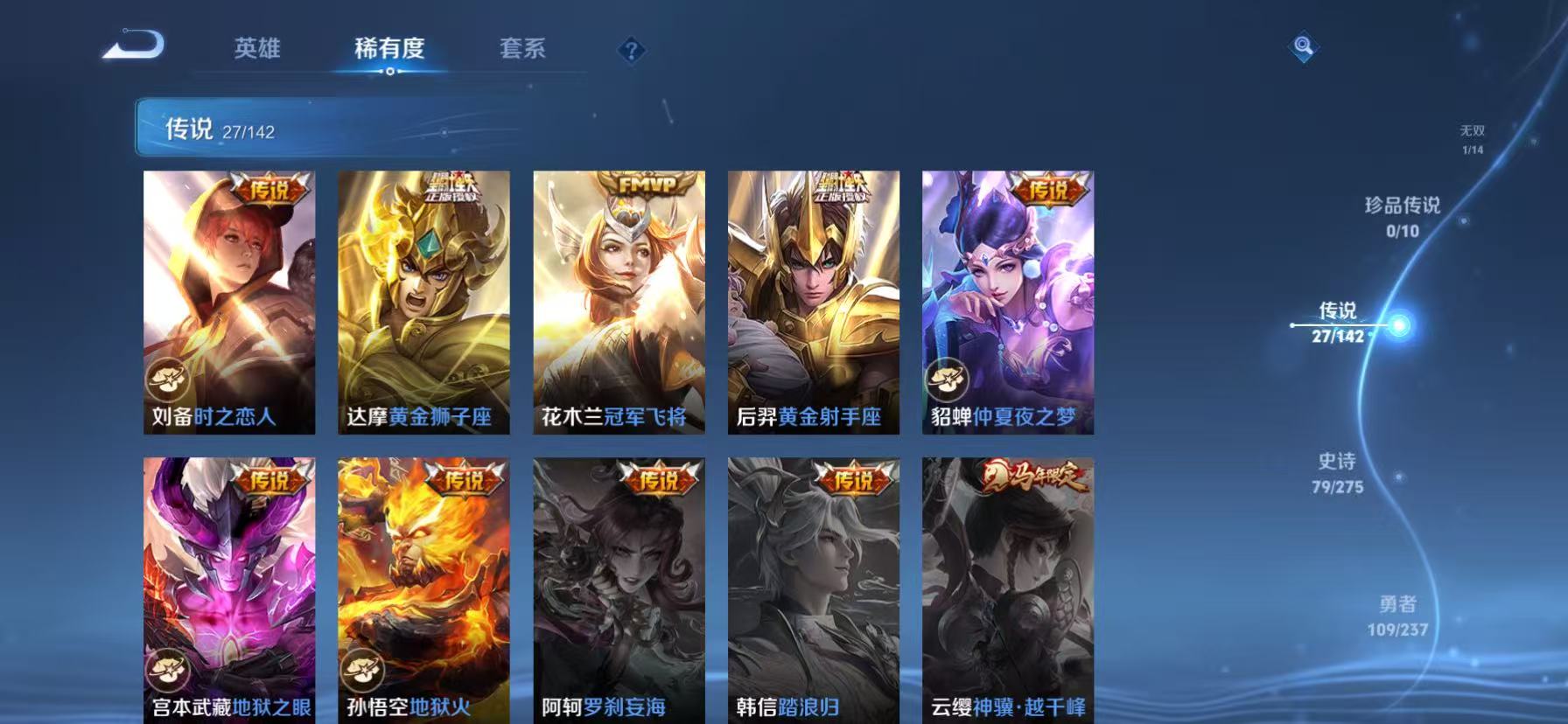
Task: Select the 韩信踏浪归 skin thumbnail
Action: (x=809, y=586)
